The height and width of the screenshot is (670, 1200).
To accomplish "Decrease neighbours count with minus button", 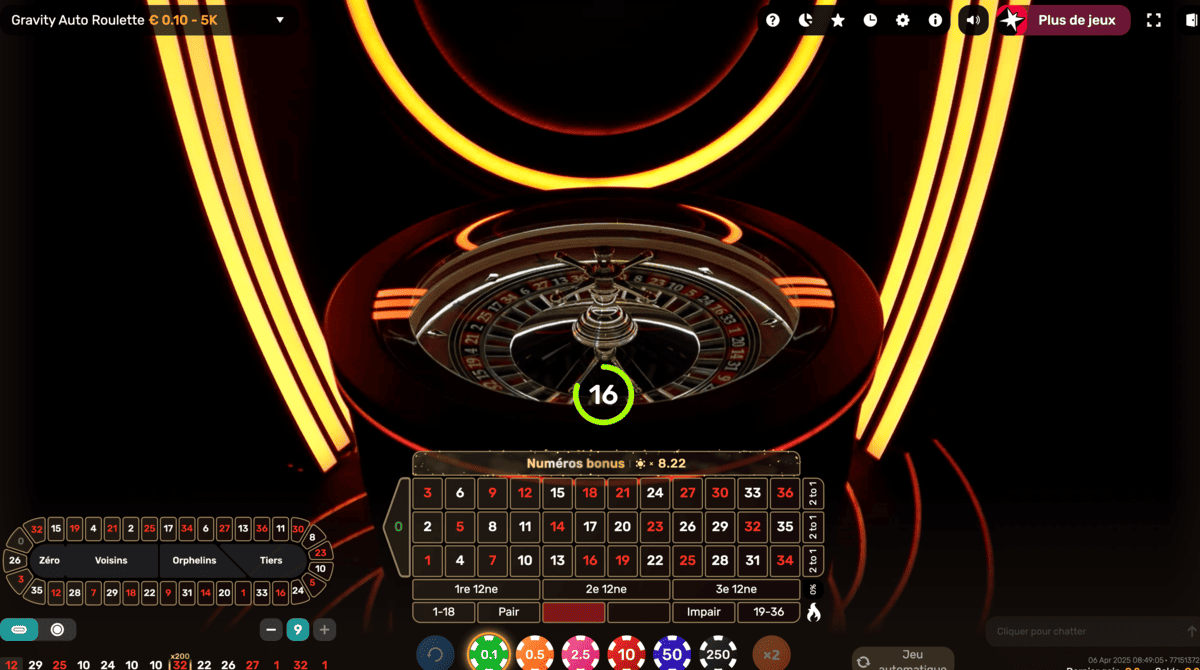I will click(x=271, y=630).
